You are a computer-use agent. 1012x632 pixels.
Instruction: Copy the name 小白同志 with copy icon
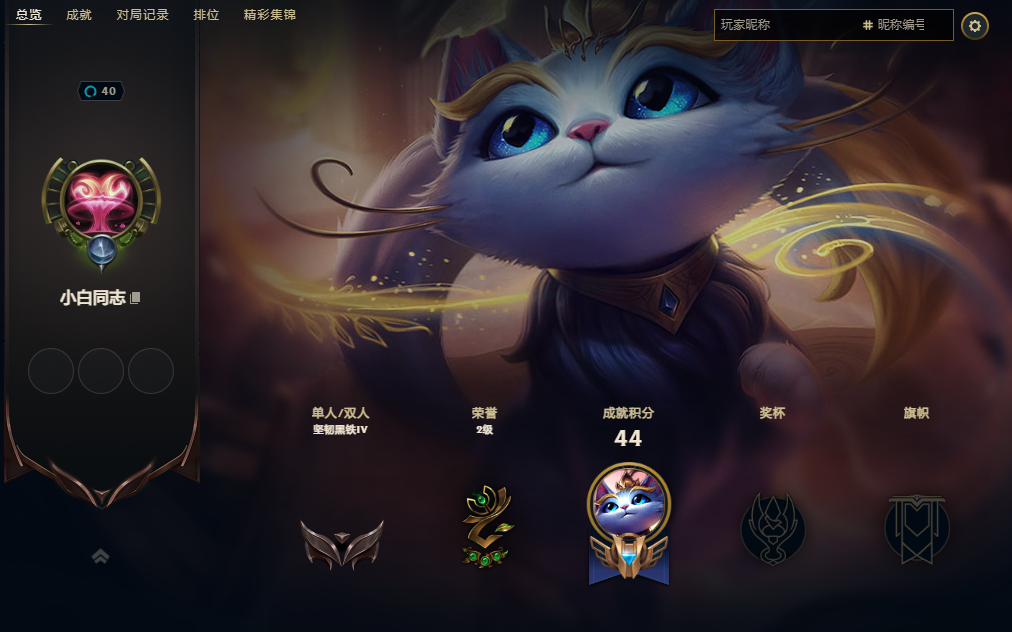pos(136,298)
